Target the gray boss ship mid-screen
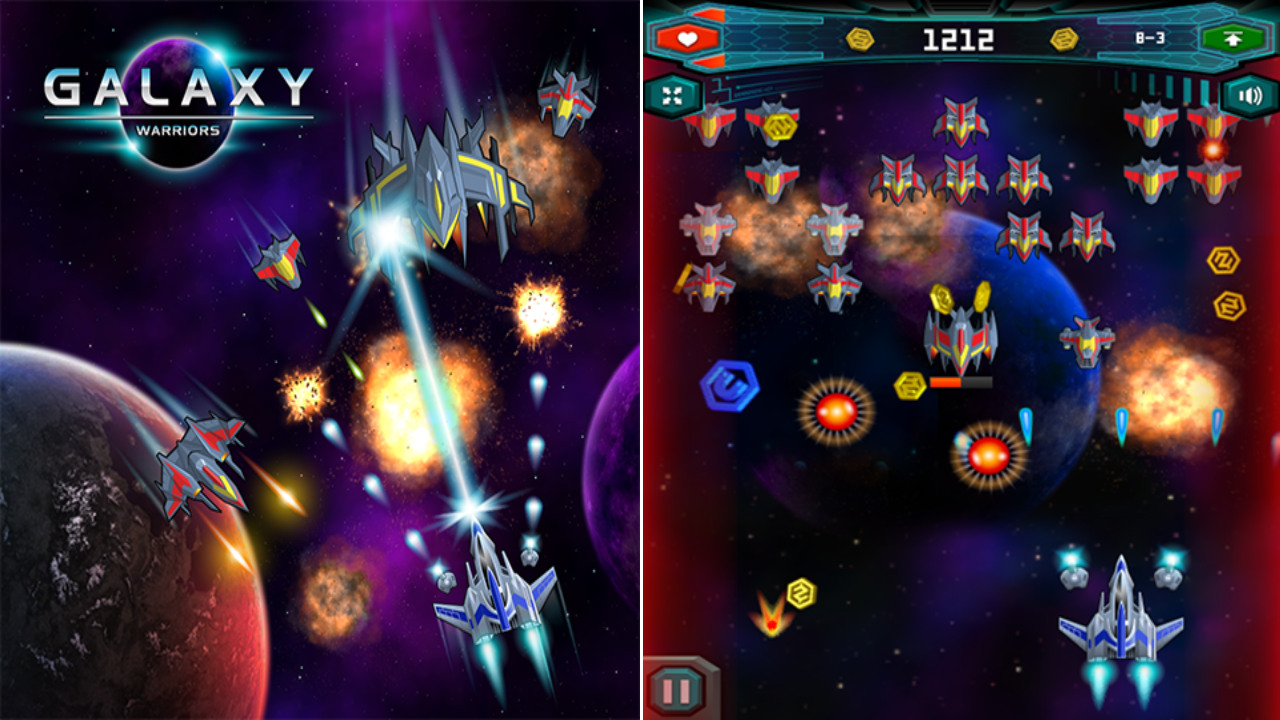 coord(958,340)
